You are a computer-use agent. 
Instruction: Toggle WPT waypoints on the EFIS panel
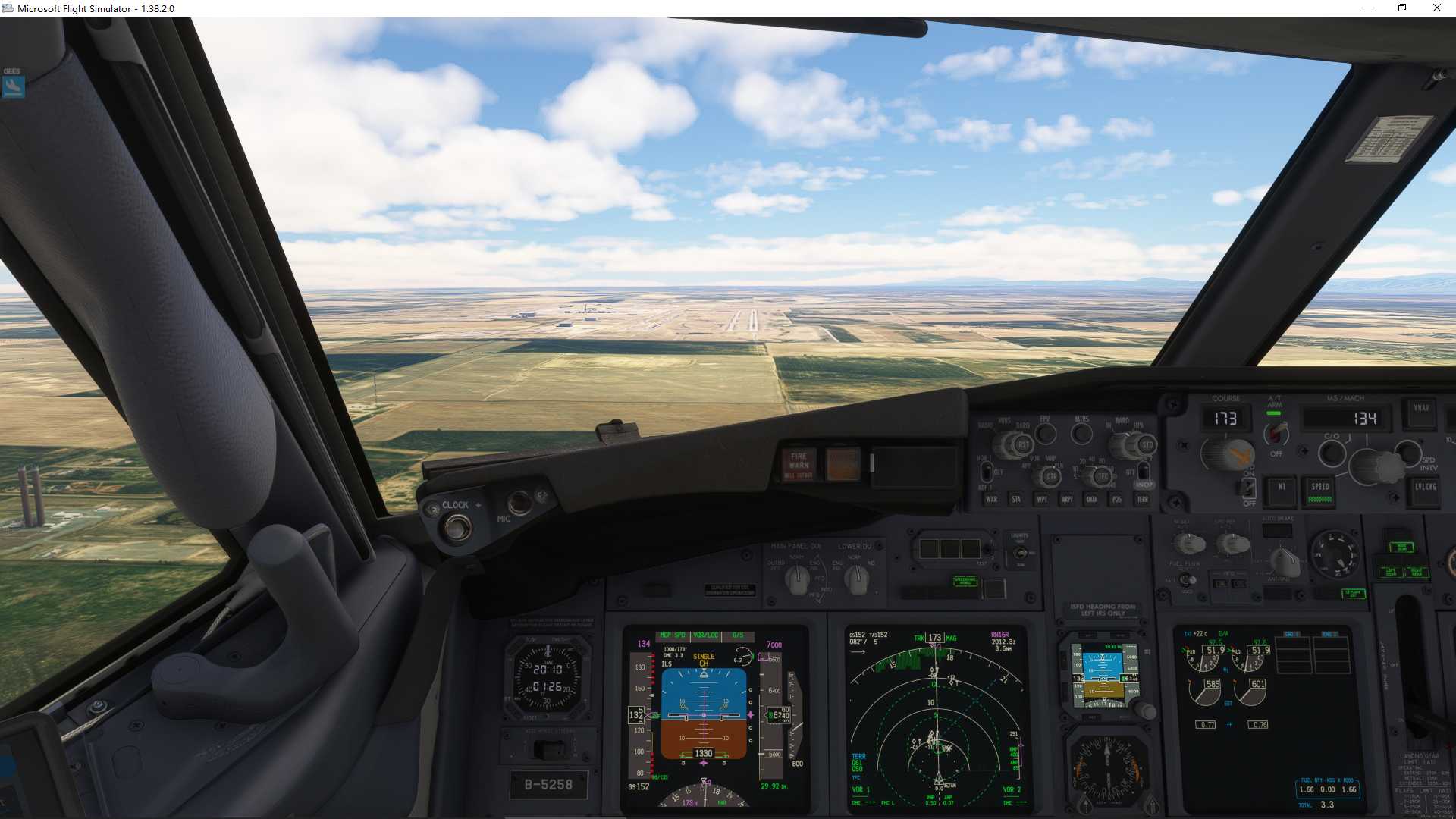click(1040, 499)
